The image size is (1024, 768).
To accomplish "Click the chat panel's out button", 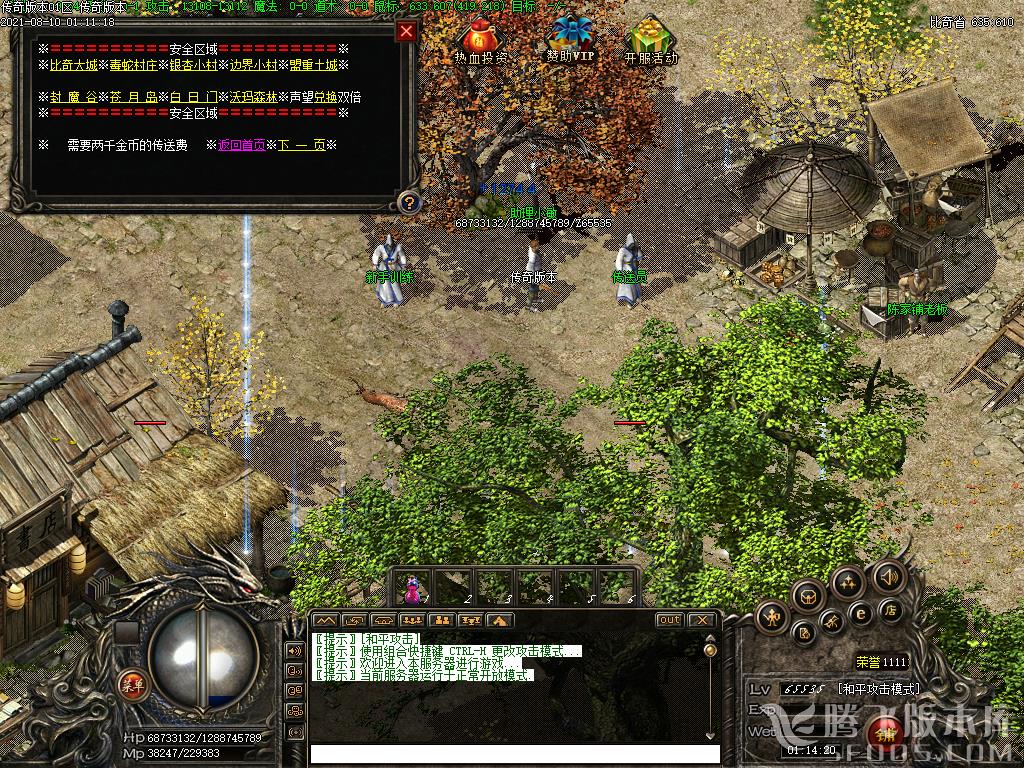I will coord(669,620).
